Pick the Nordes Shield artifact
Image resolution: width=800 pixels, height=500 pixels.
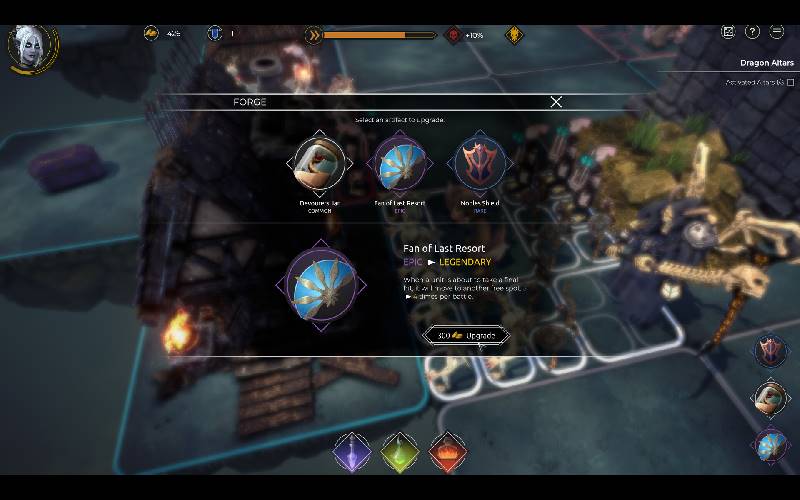(x=478, y=163)
